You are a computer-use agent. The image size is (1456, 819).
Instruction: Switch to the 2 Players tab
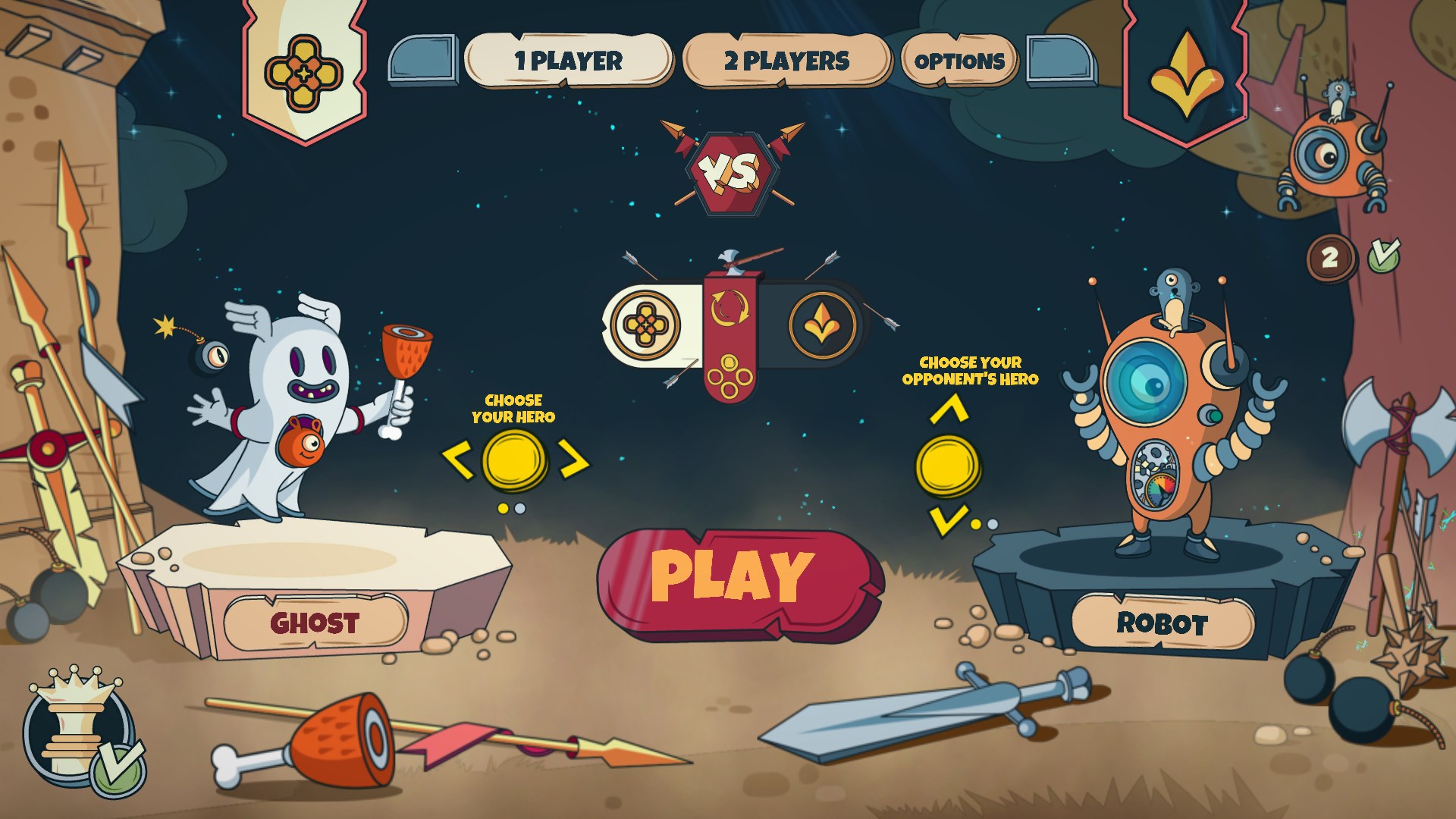pyautogui.click(x=786, y=59)
